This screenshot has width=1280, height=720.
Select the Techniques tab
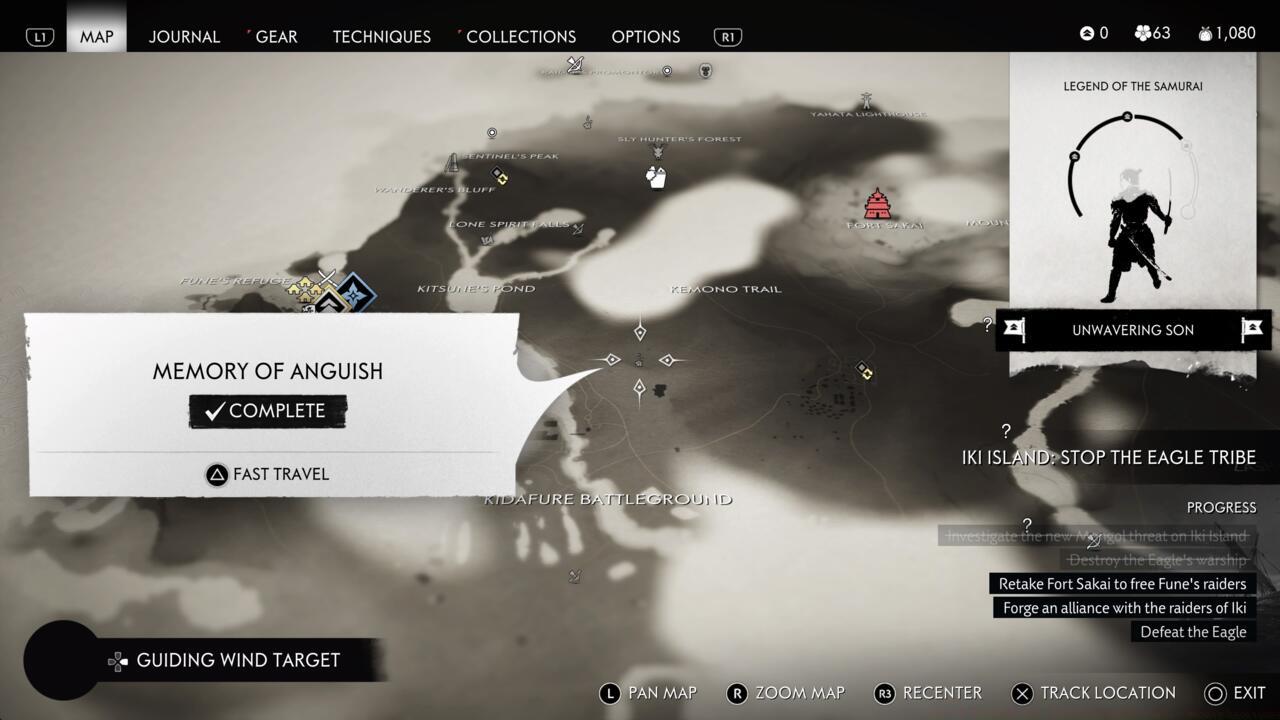click(381, 36)
